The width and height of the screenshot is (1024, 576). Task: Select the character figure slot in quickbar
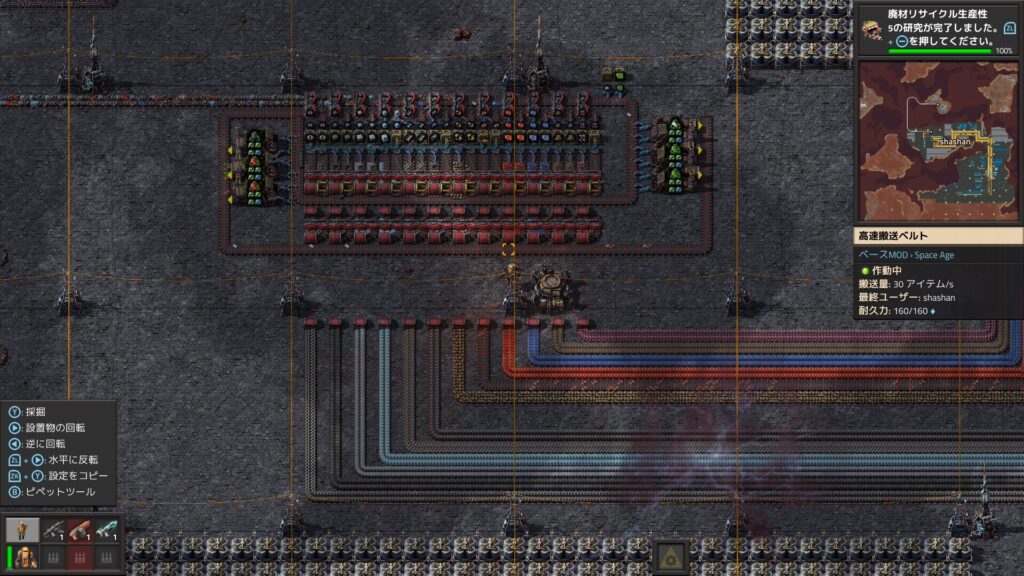[22, 530]
